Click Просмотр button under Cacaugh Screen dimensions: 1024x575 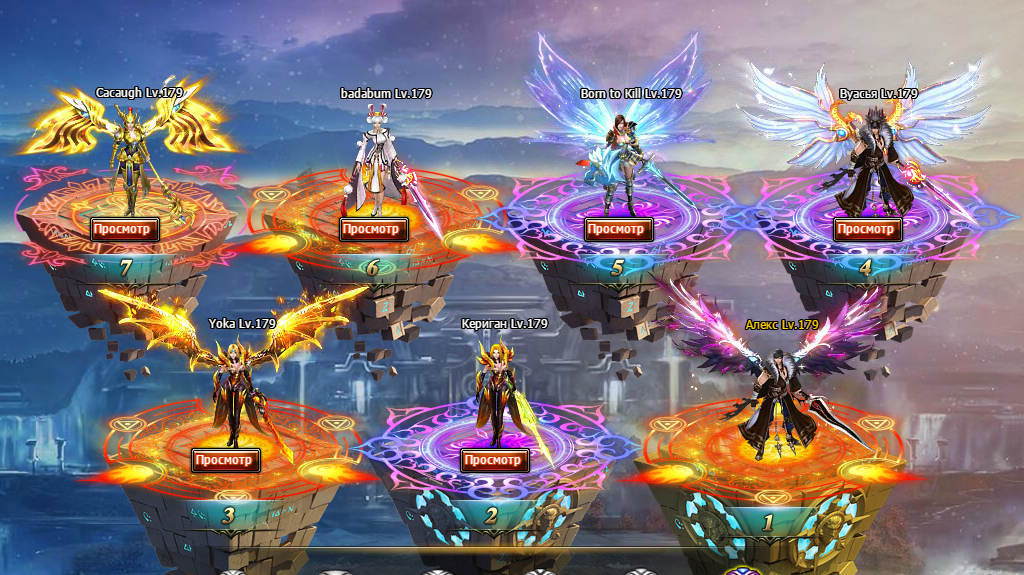125,229
